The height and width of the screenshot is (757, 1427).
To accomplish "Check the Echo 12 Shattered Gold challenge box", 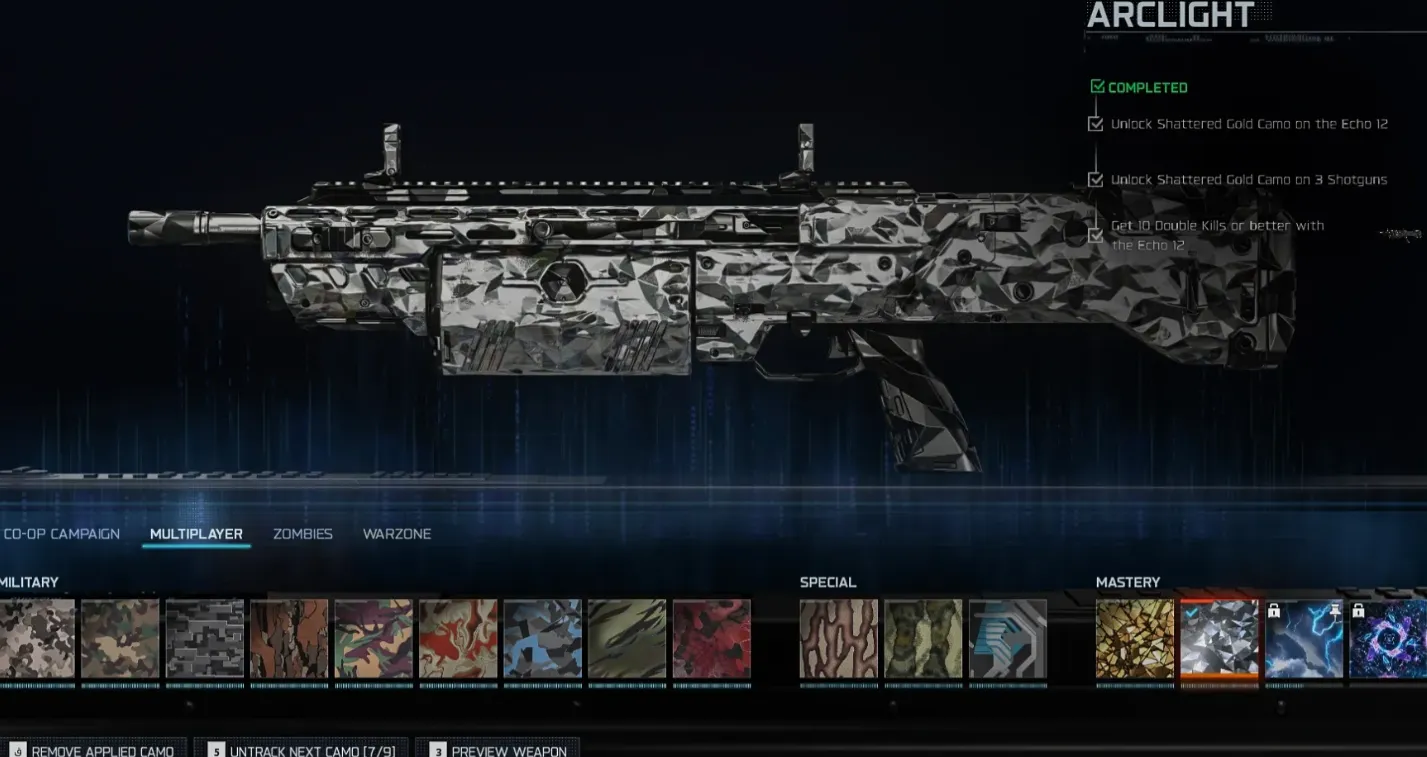I will (x=1094, y=124).
